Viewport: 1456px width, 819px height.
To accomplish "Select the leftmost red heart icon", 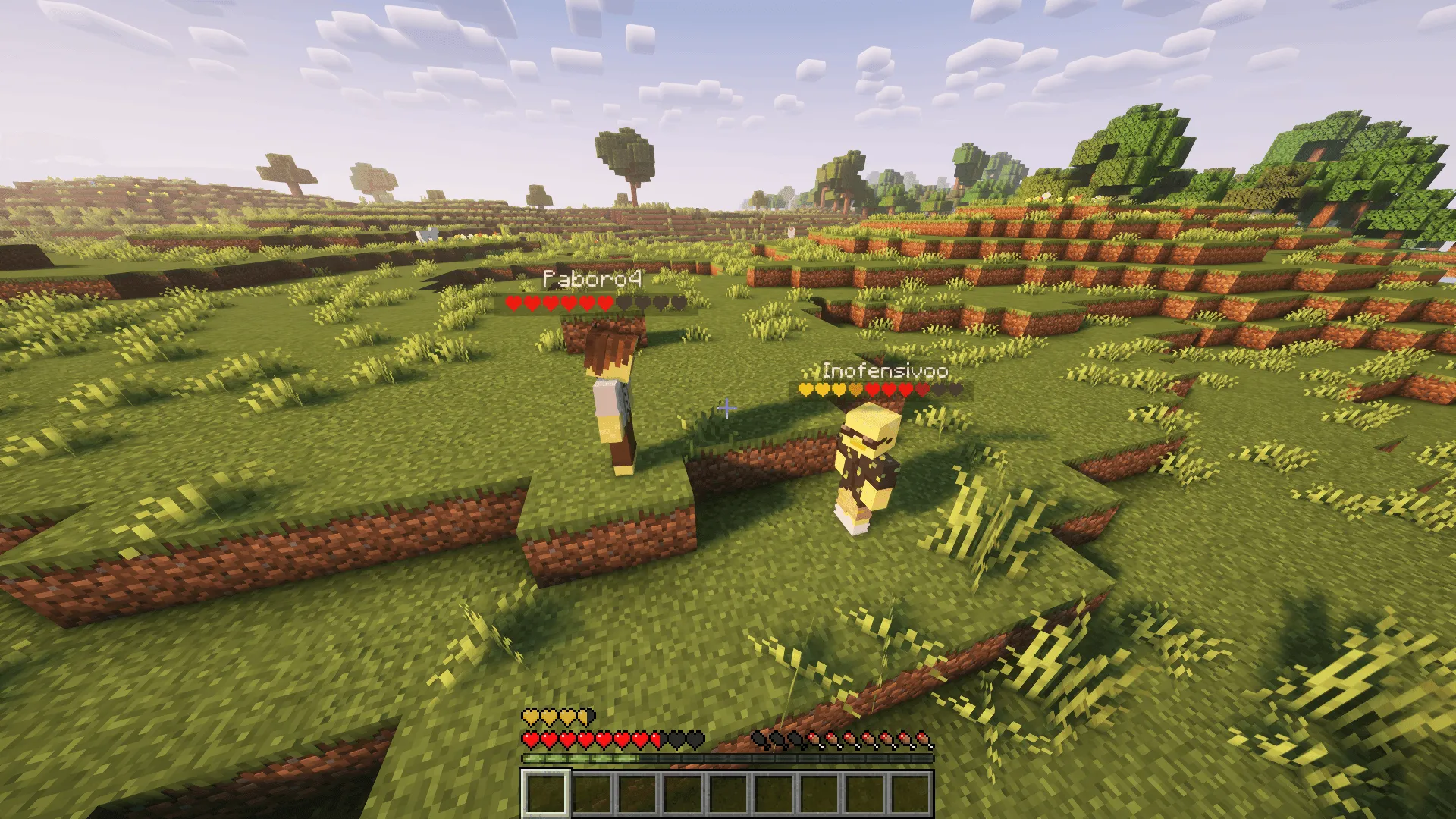I will pyautogui.click(x=531, y=739).
